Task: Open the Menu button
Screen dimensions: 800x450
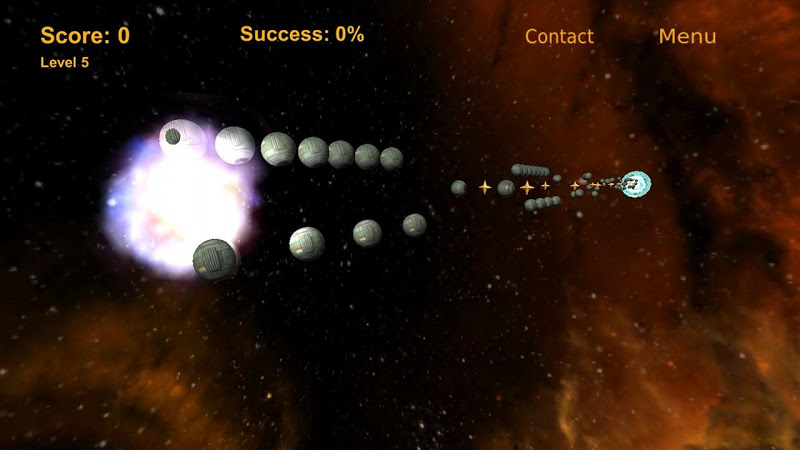Action: [687, 37]
